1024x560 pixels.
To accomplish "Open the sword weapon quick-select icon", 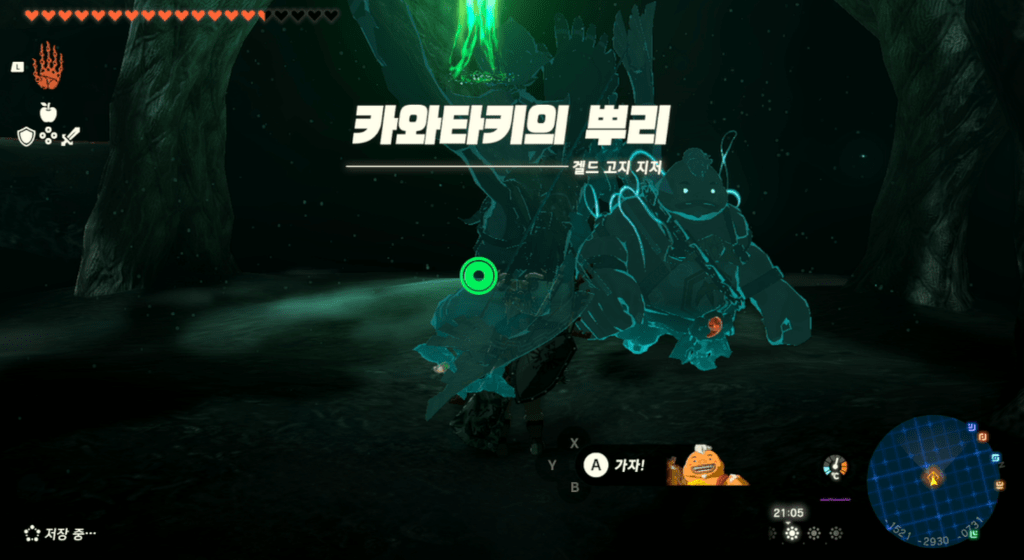I will tap(70, 137).
